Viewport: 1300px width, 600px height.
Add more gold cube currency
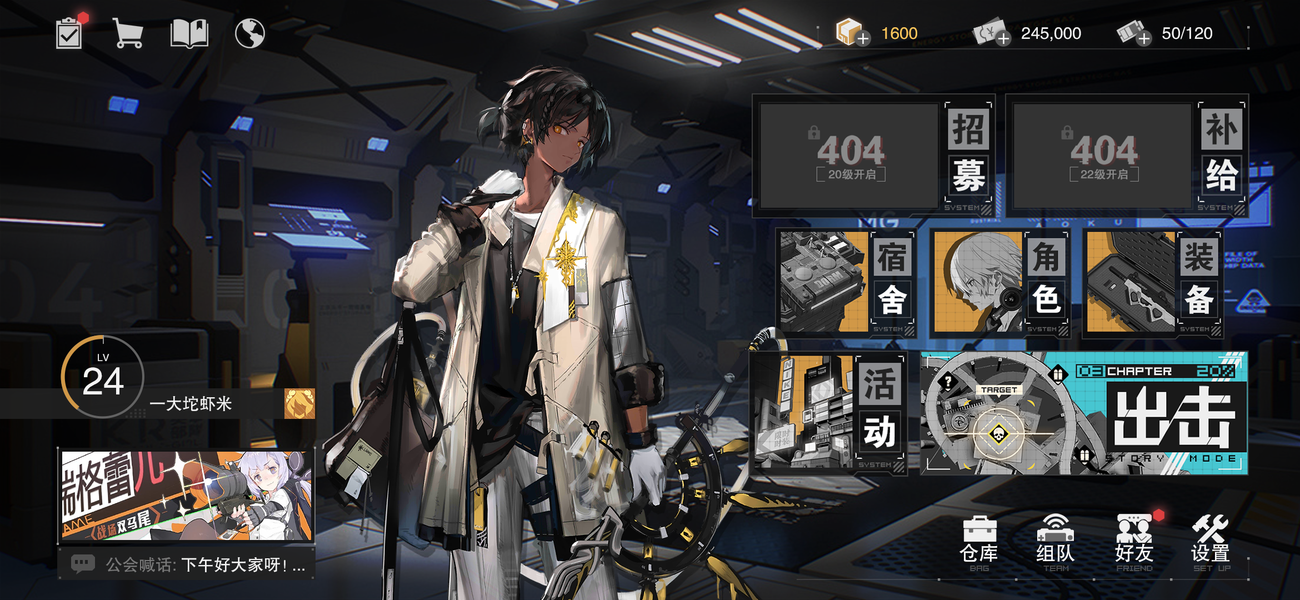click(x=862, y=38)
